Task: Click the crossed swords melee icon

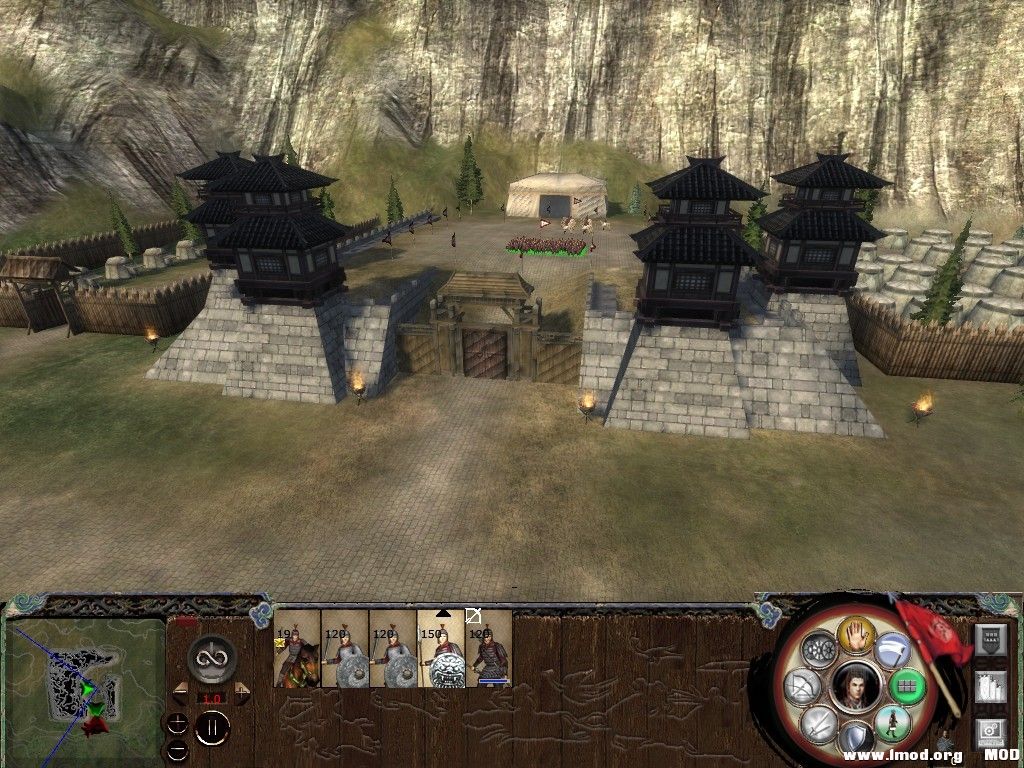Action: [x=819, y=722]
